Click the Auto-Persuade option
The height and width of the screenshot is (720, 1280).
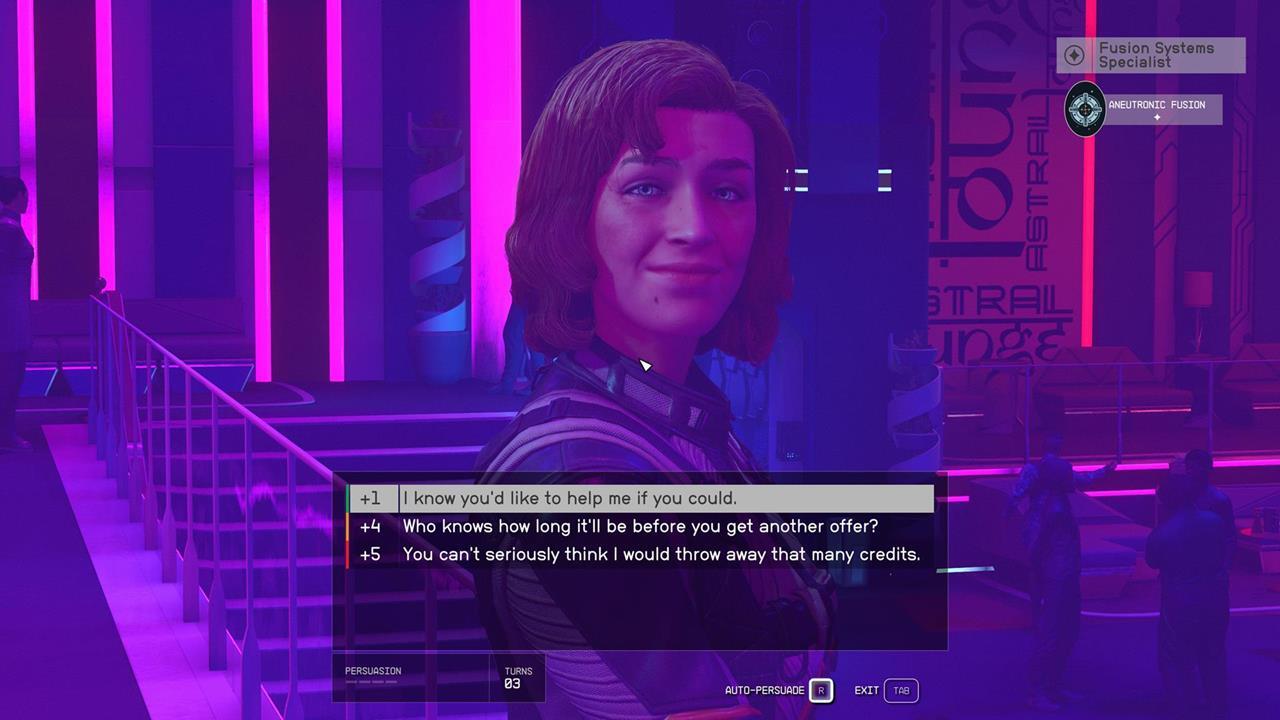click(x=778, y=691)
